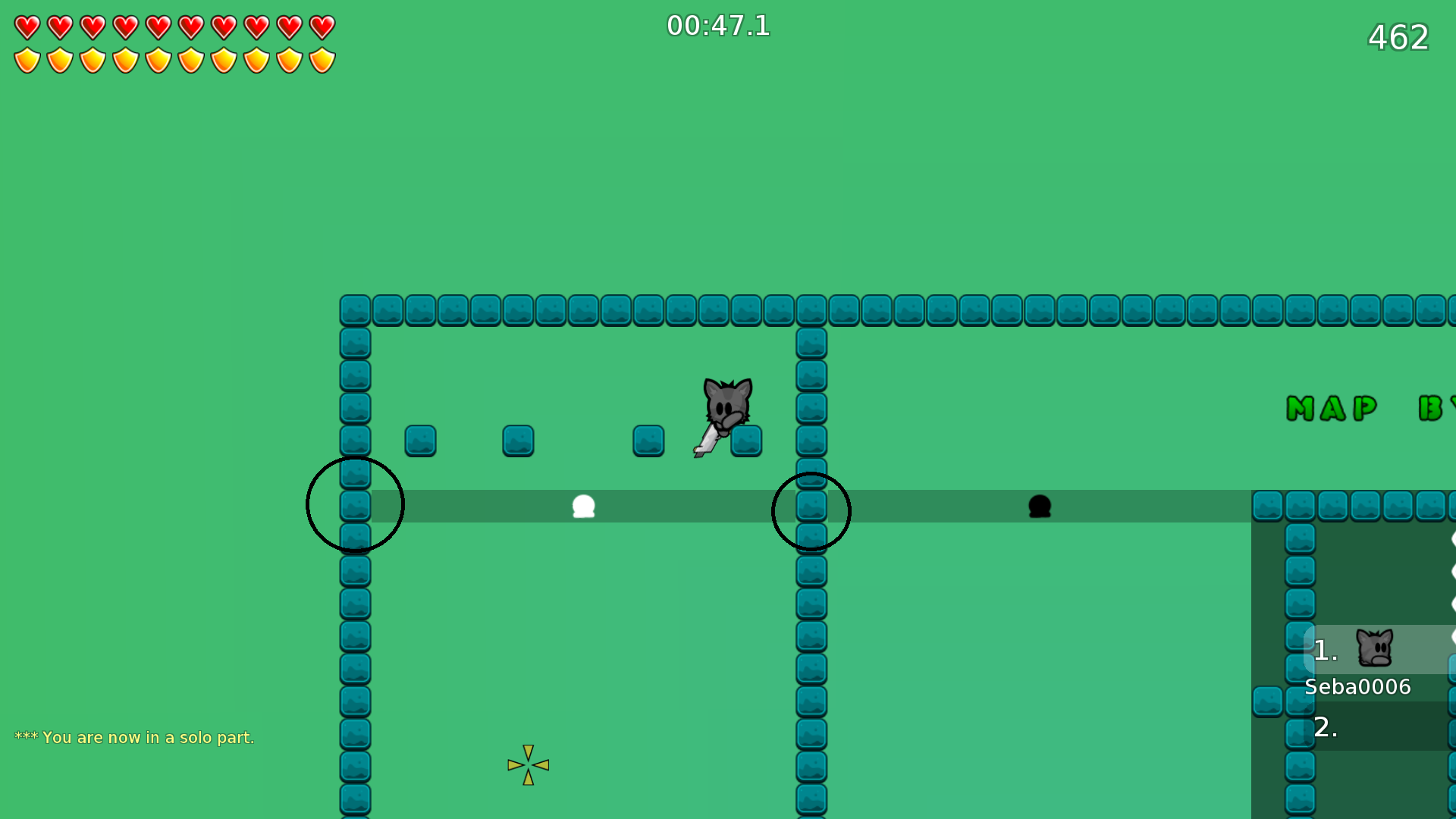The height and width of the screenshot is (819, 1456).
Task: Click the solo part notification message
Action: 136,737
